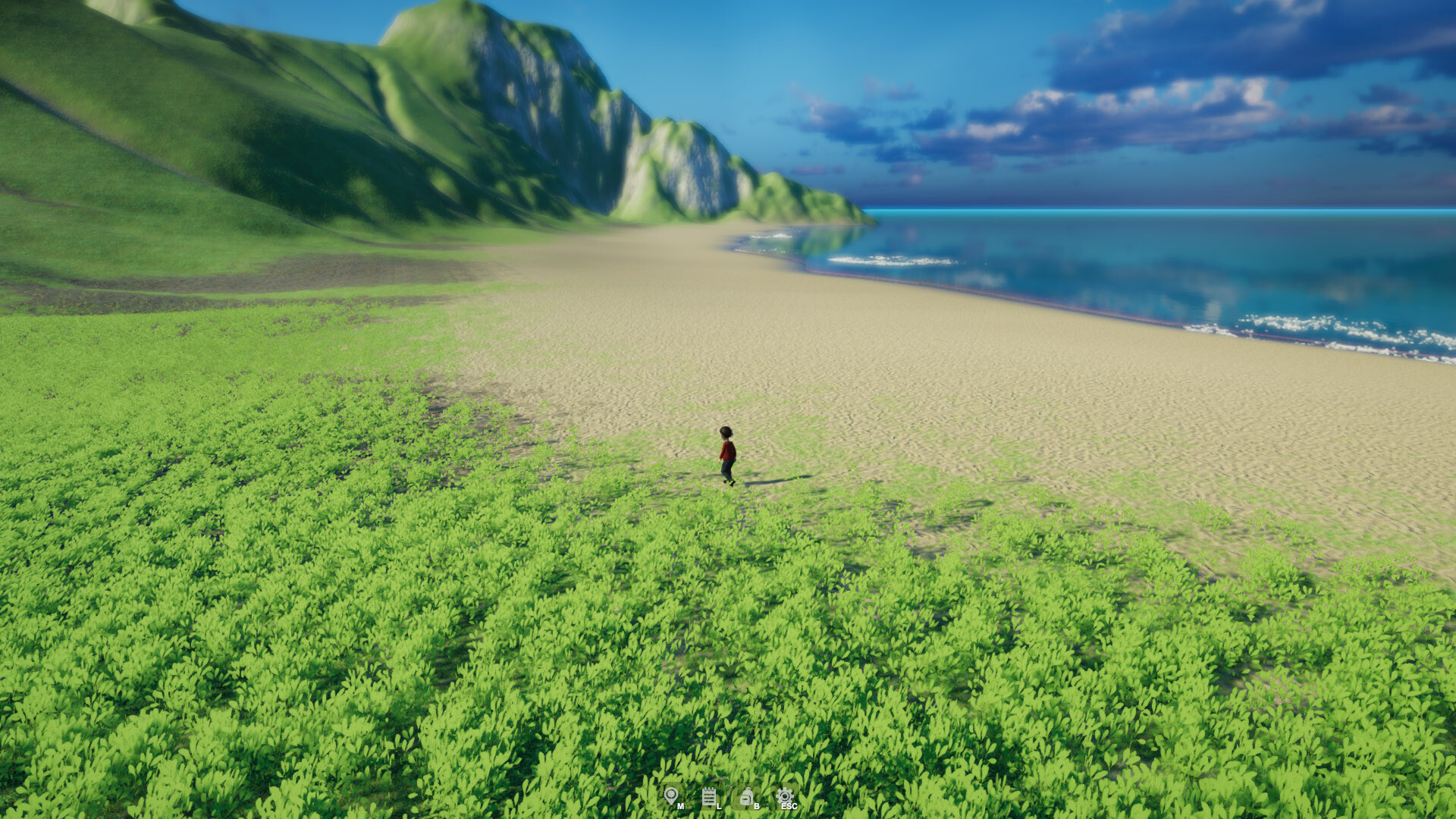Click the B keybind label near the backpack
Screen dimensions: 1456x819
[x=757, y=806]
